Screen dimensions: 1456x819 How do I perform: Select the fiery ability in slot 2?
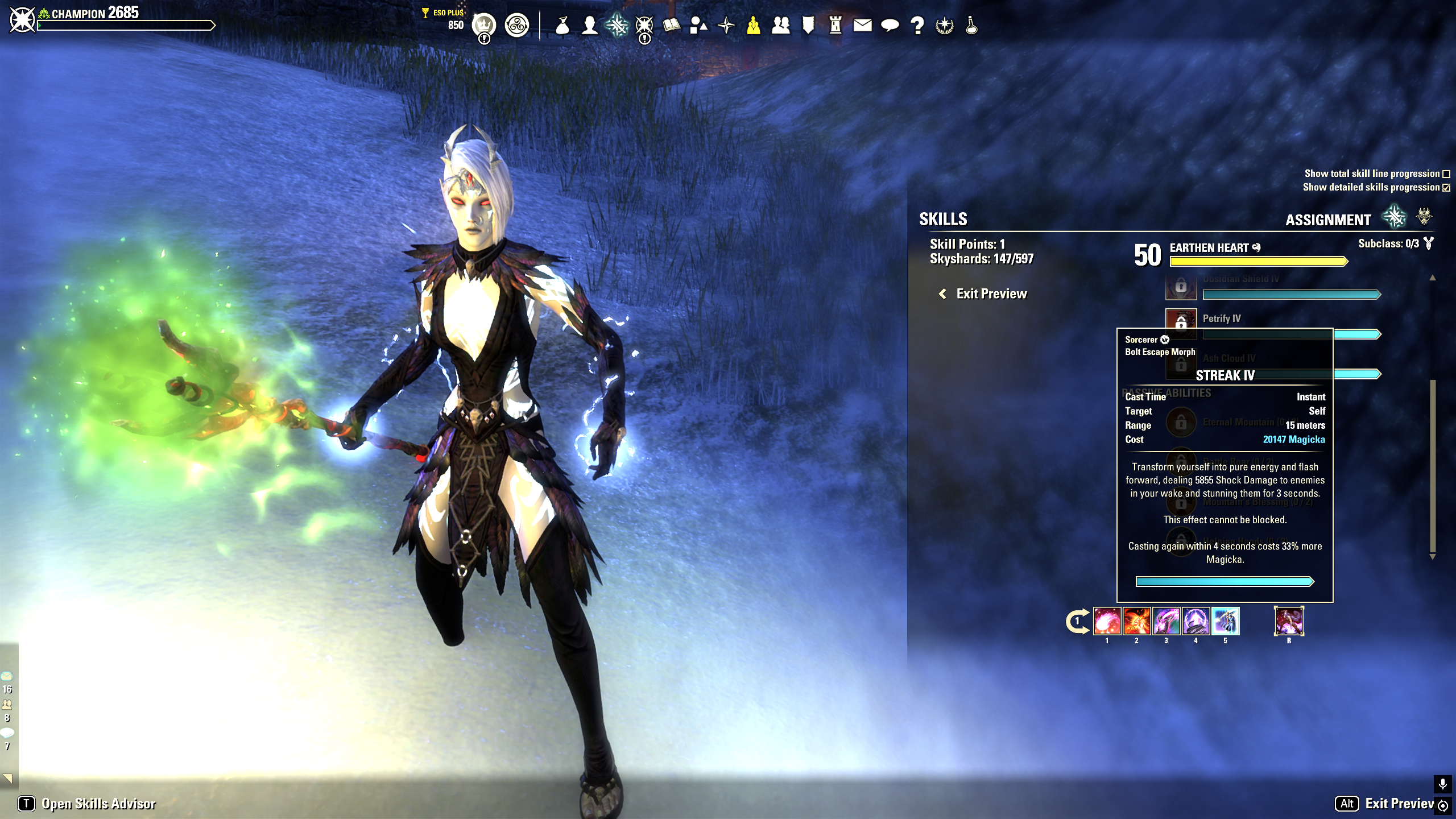1136,621
